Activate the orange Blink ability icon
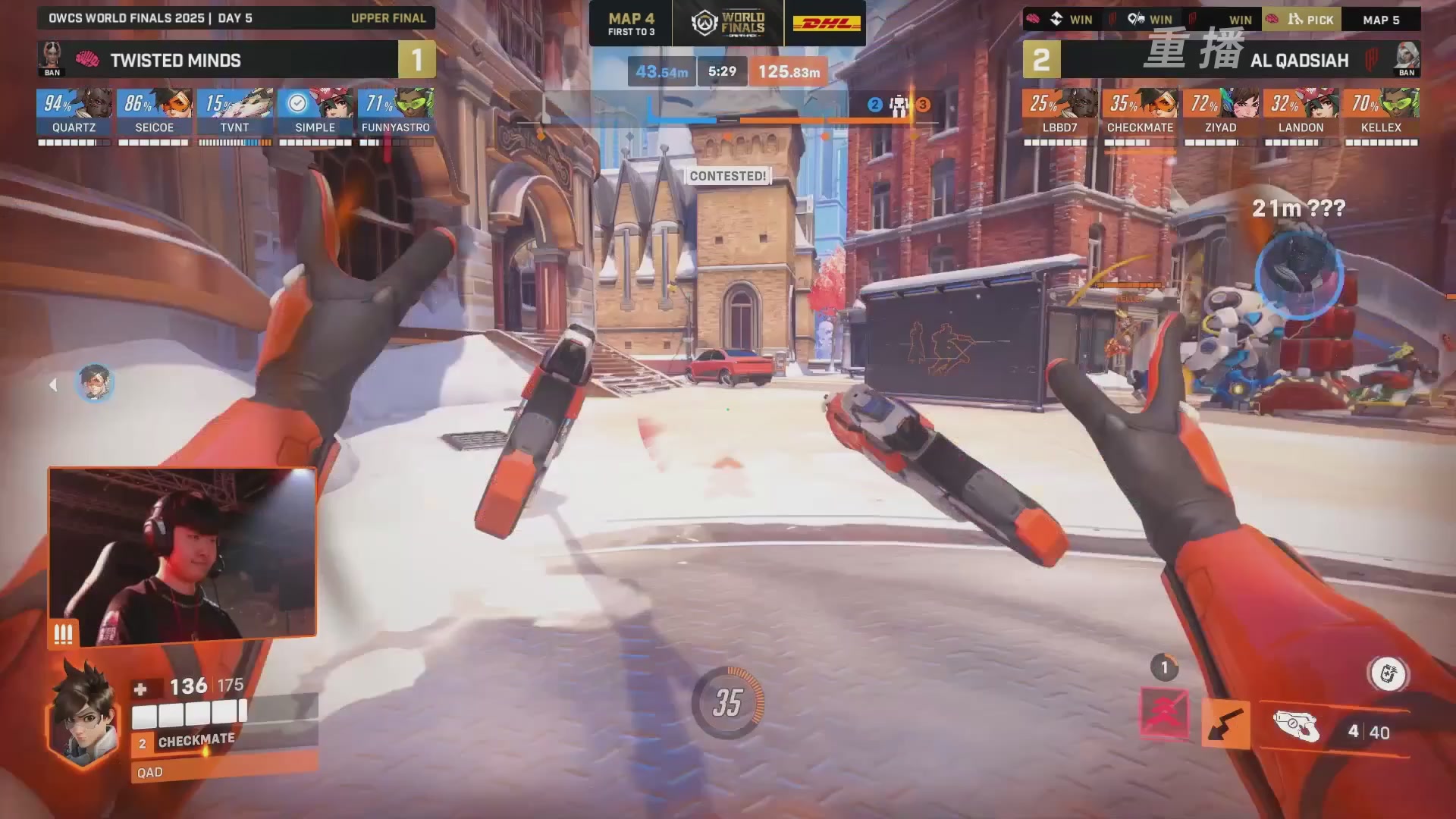 [1225, 724]
